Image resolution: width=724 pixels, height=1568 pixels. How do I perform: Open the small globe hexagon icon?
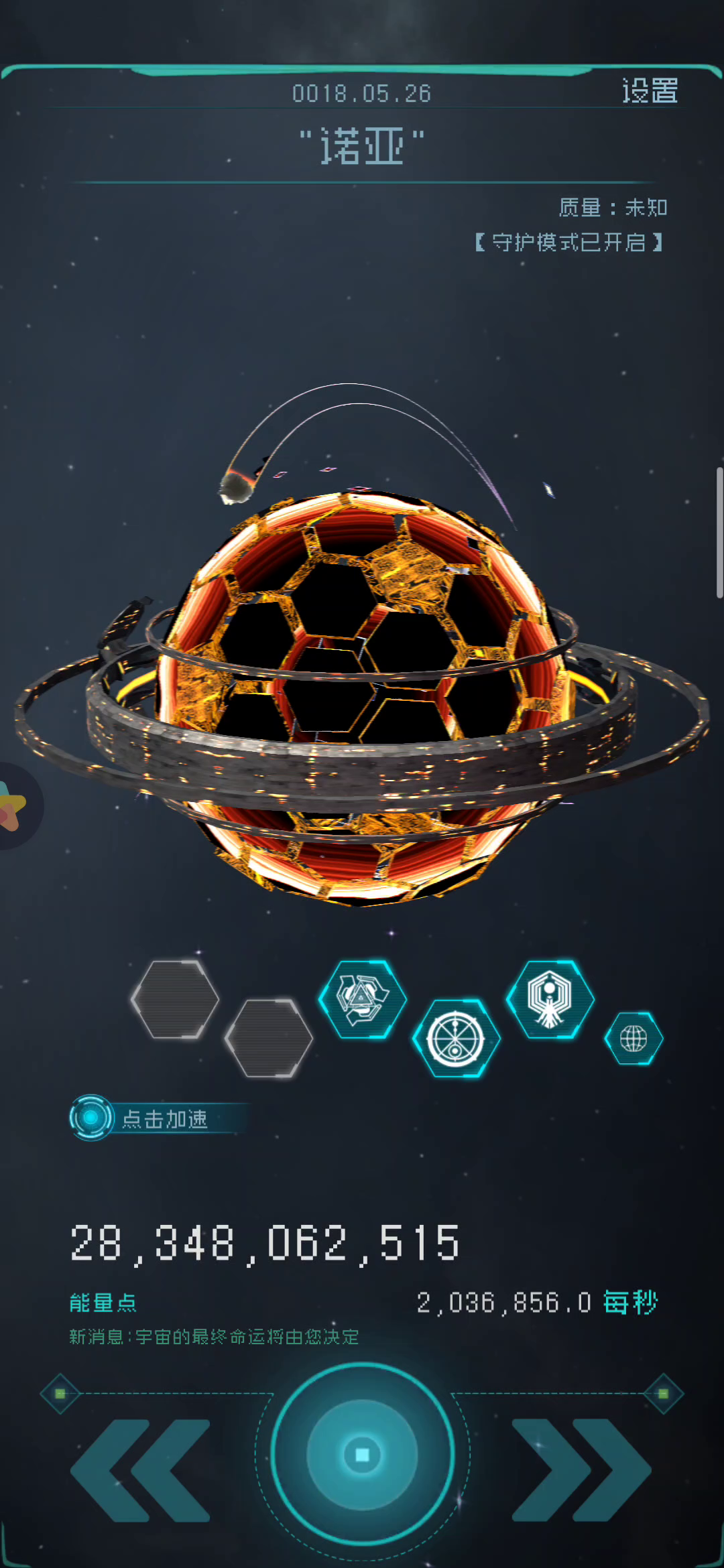coord(633,1039)
